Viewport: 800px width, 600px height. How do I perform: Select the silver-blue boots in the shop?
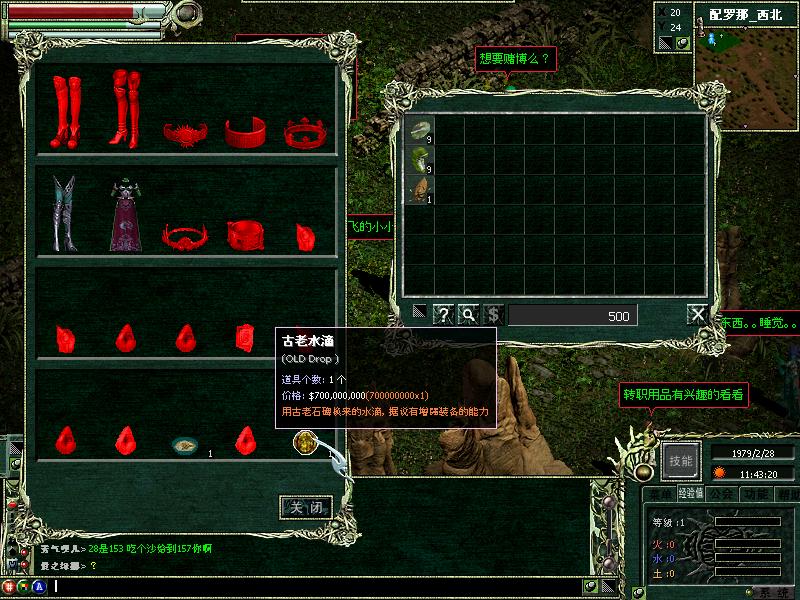tap(64, 213)
